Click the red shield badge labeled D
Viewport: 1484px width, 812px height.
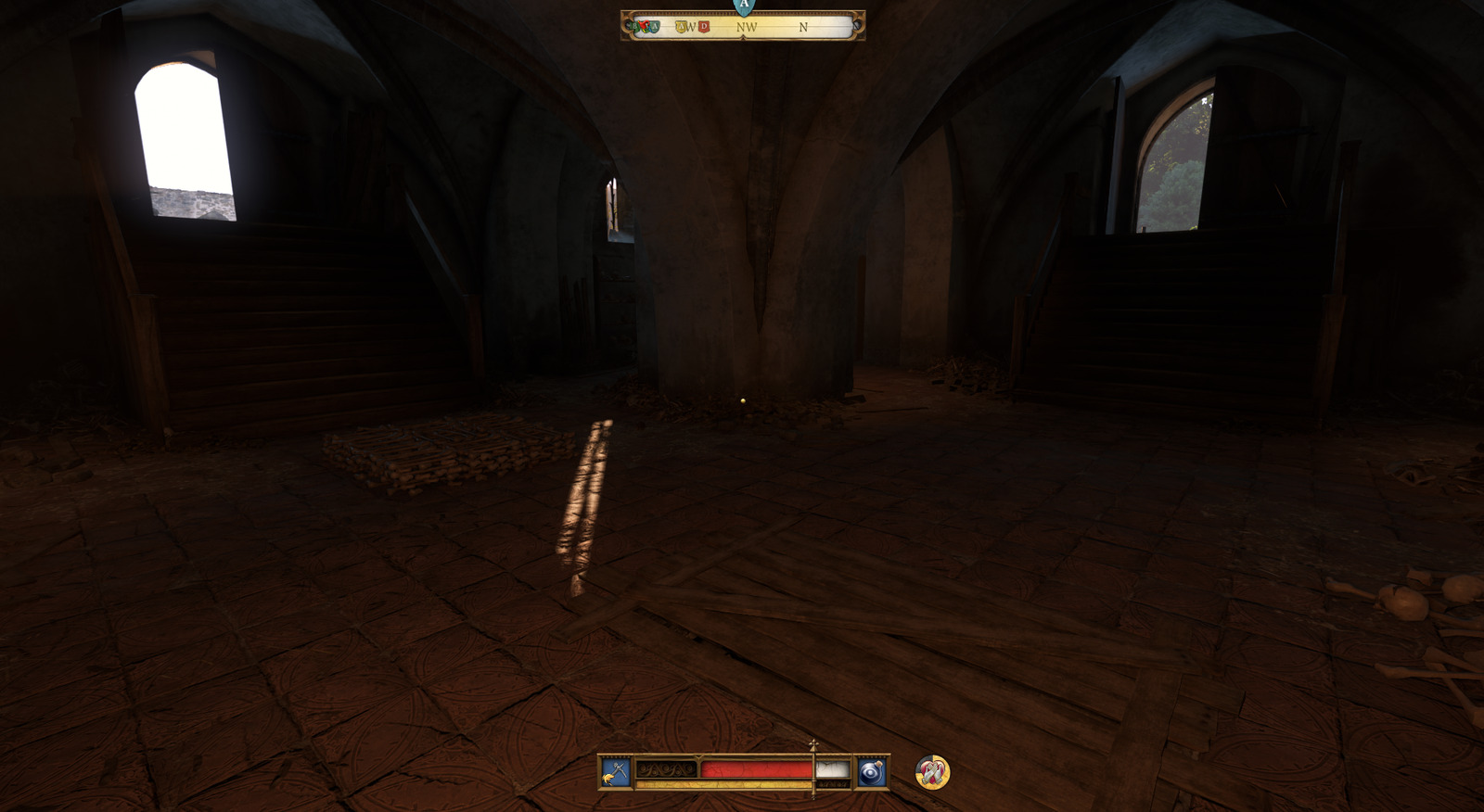(x=703, y=27)
